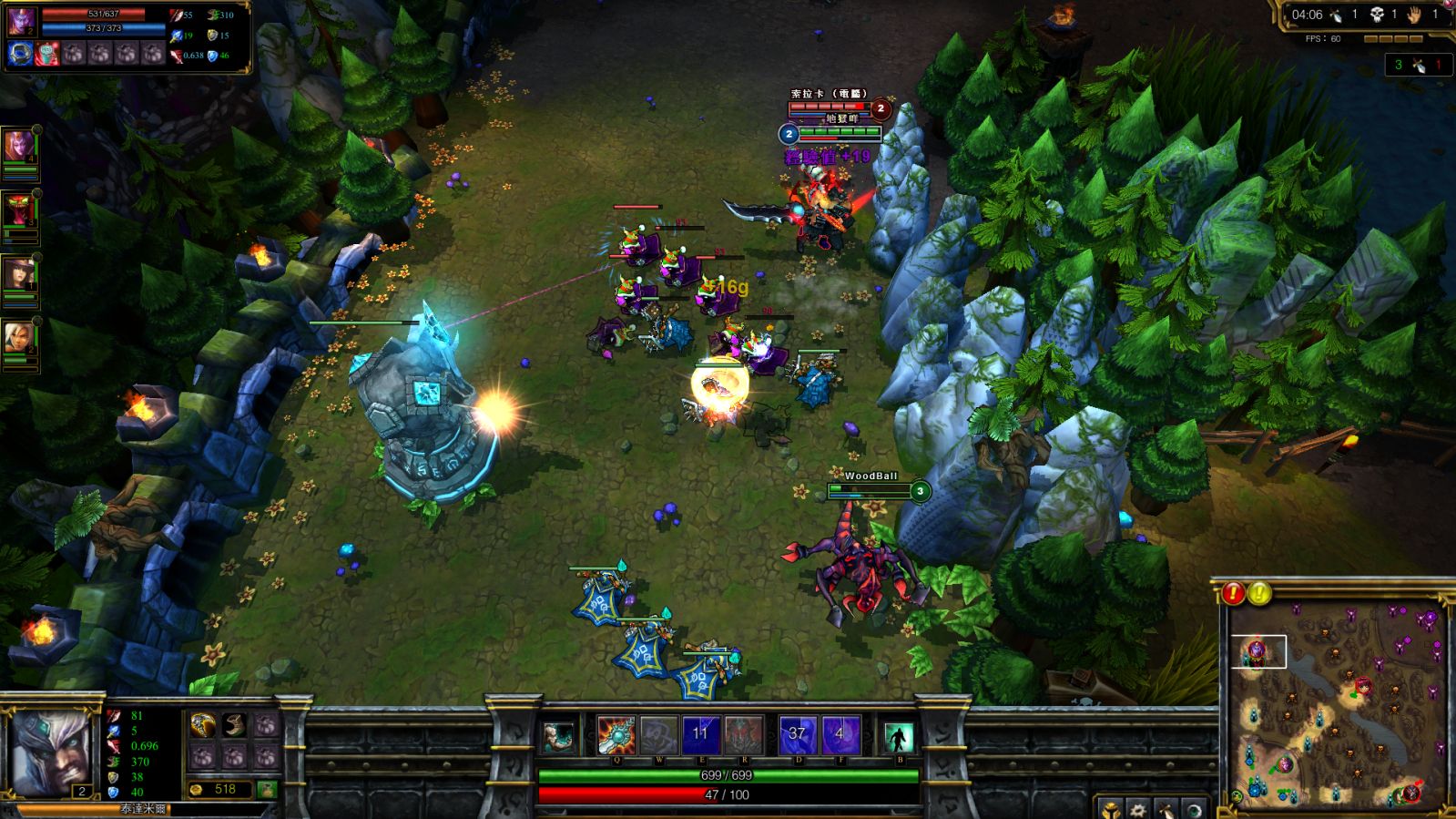Use the B recall ability
1456x819 pixels.
tap(898, 736)
